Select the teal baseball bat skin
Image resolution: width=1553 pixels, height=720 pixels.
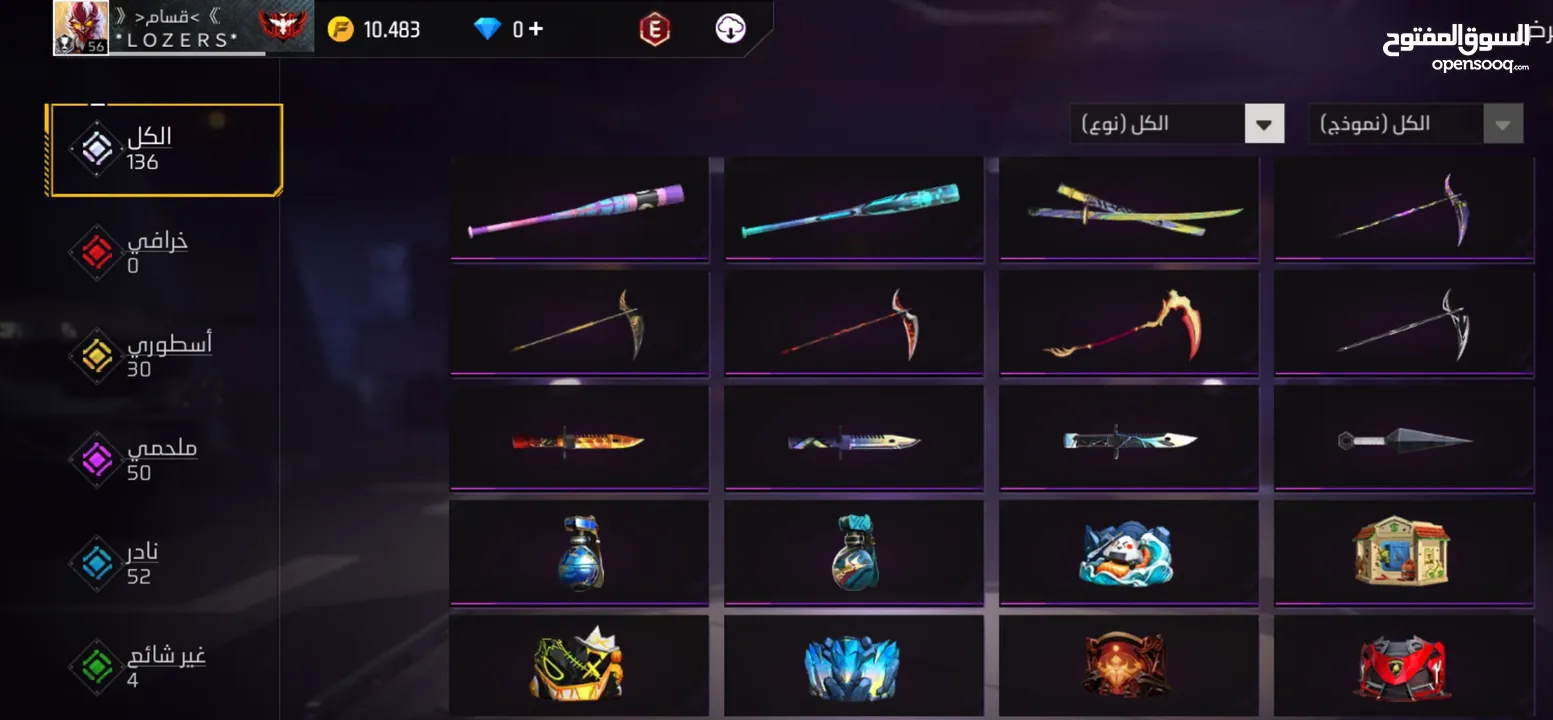click(853, 210)
